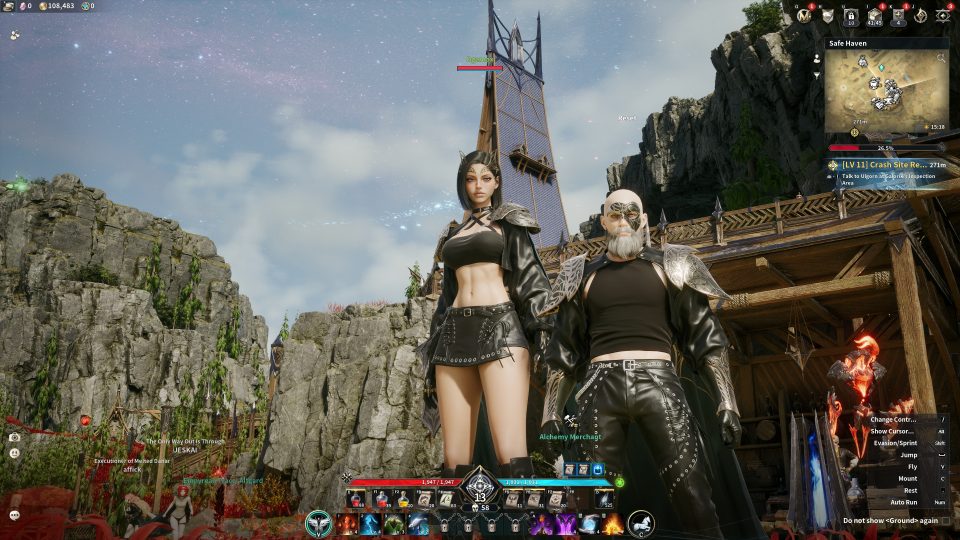This screenshot has width=960, height=540.
Task: Use the yellow potion slot
Action: (x=402, y=498)
